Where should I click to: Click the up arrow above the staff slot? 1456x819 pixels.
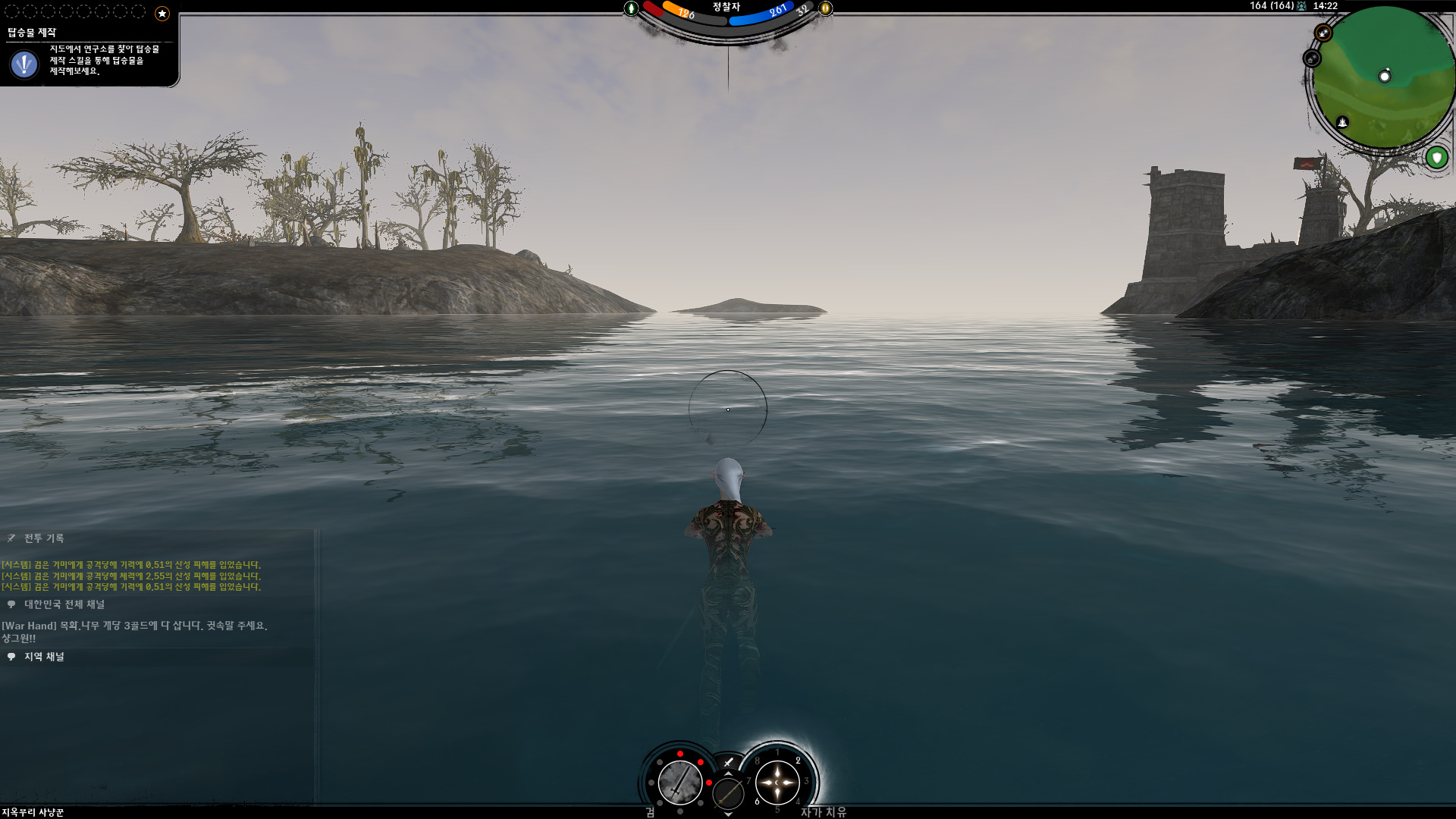point(728,773)
